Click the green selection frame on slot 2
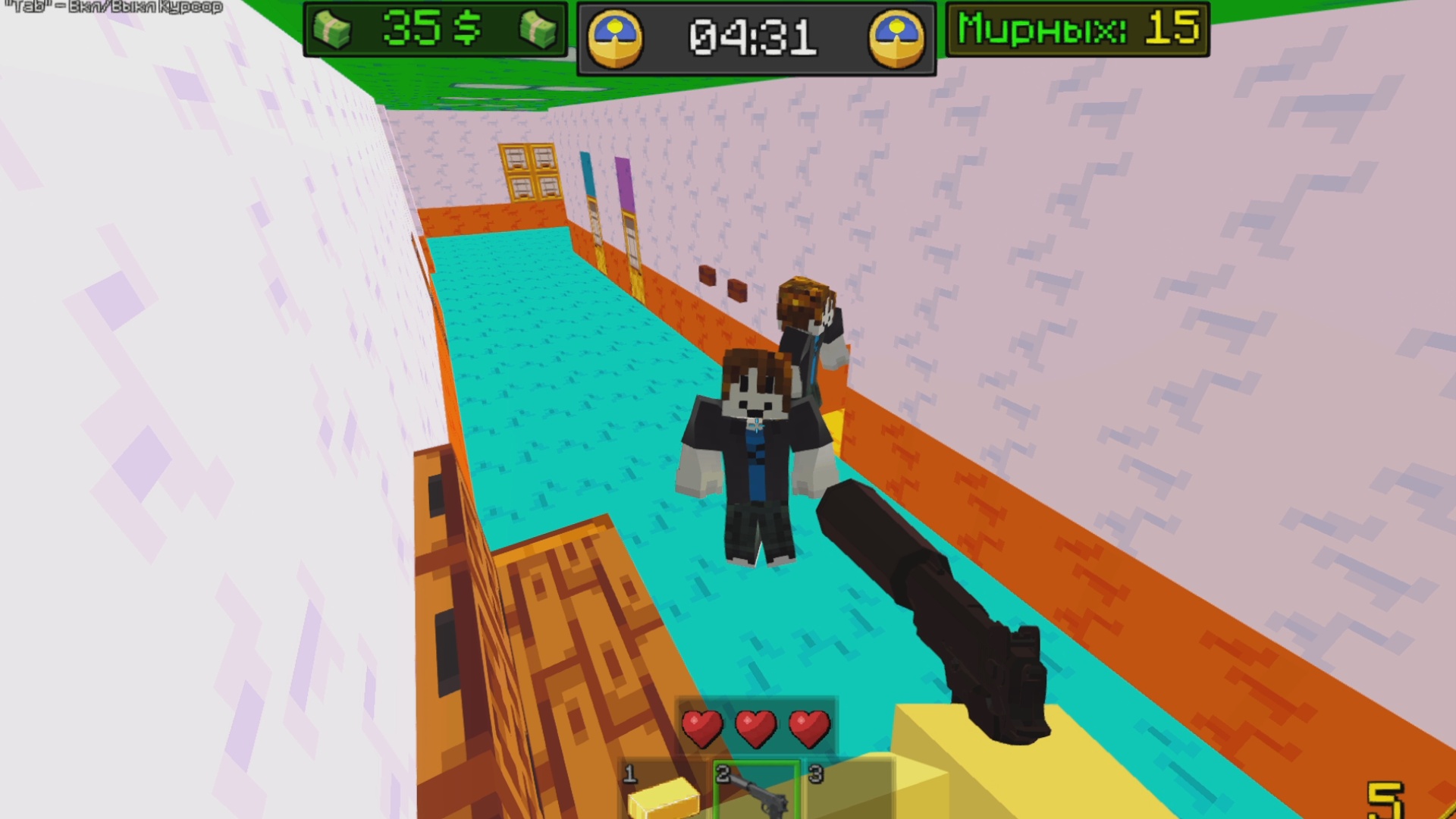 [758, 792]
